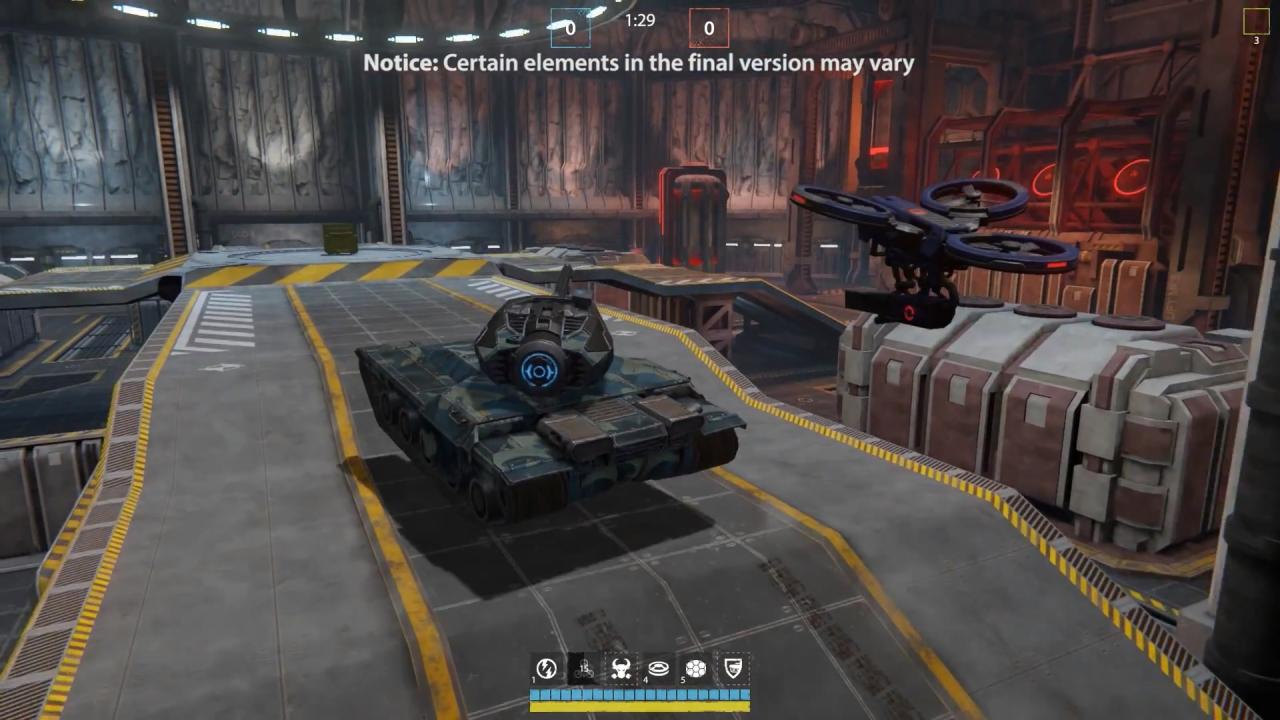The height and width of the screenshot is (720, 1280).
Task: Trigger the bull skull ability
Action: tap(621, 668)
